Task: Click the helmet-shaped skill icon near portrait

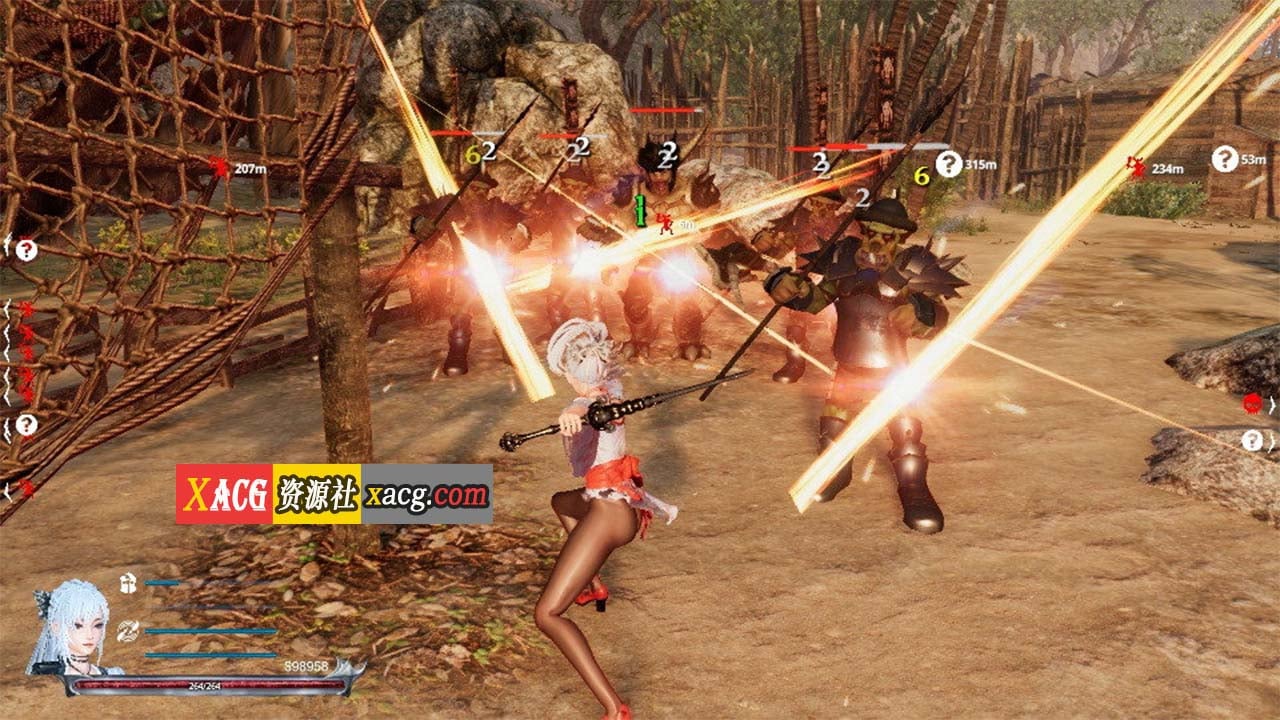Action: (127, 583)
